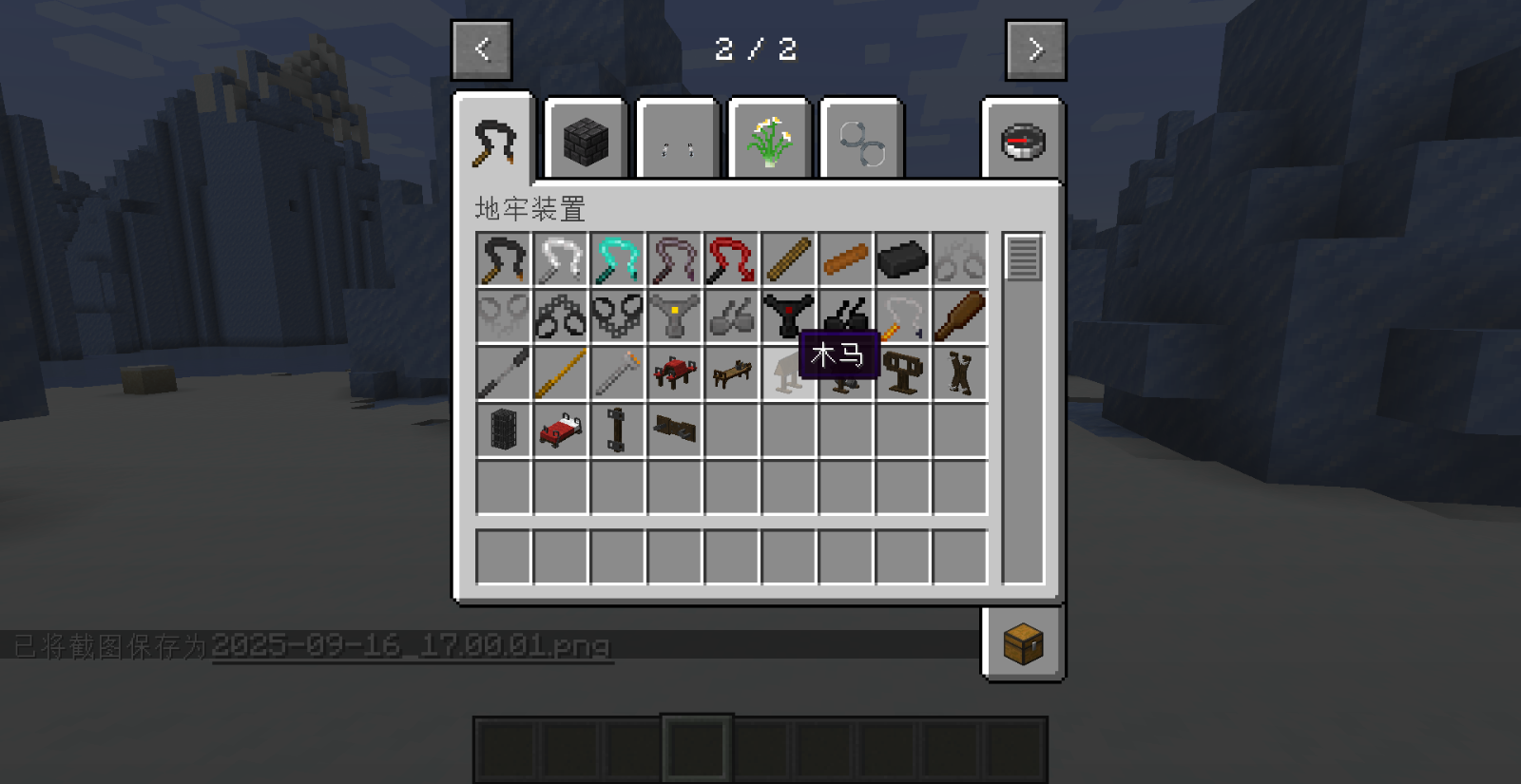This screenshot has height=784, width=1521.
Task: Pick the long golden staff item
Action: [560, 373]
